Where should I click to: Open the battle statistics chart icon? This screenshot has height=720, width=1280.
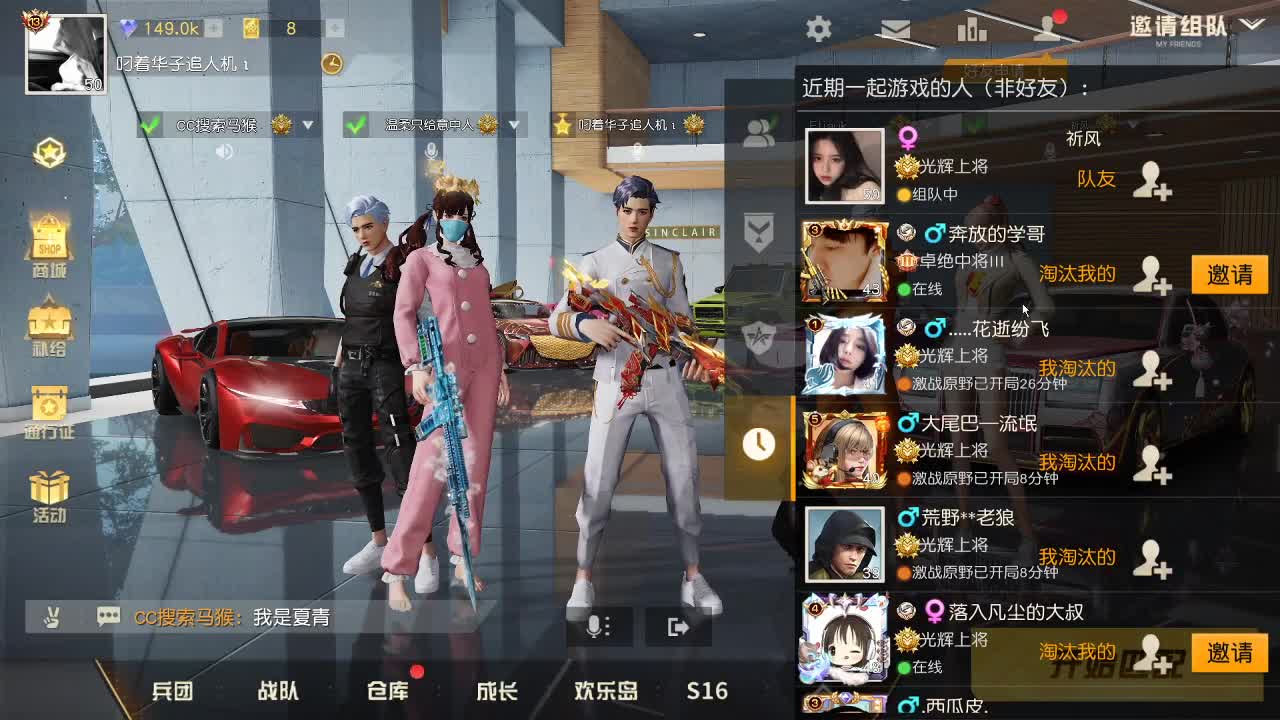(x=972, y=30)
